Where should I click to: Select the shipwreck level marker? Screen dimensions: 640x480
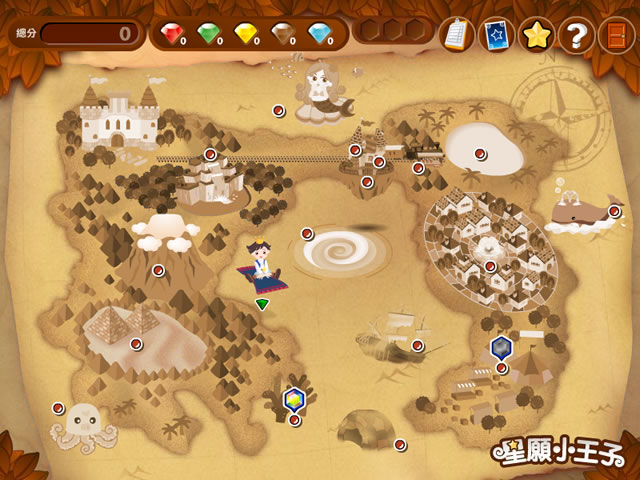click(417, 346)
